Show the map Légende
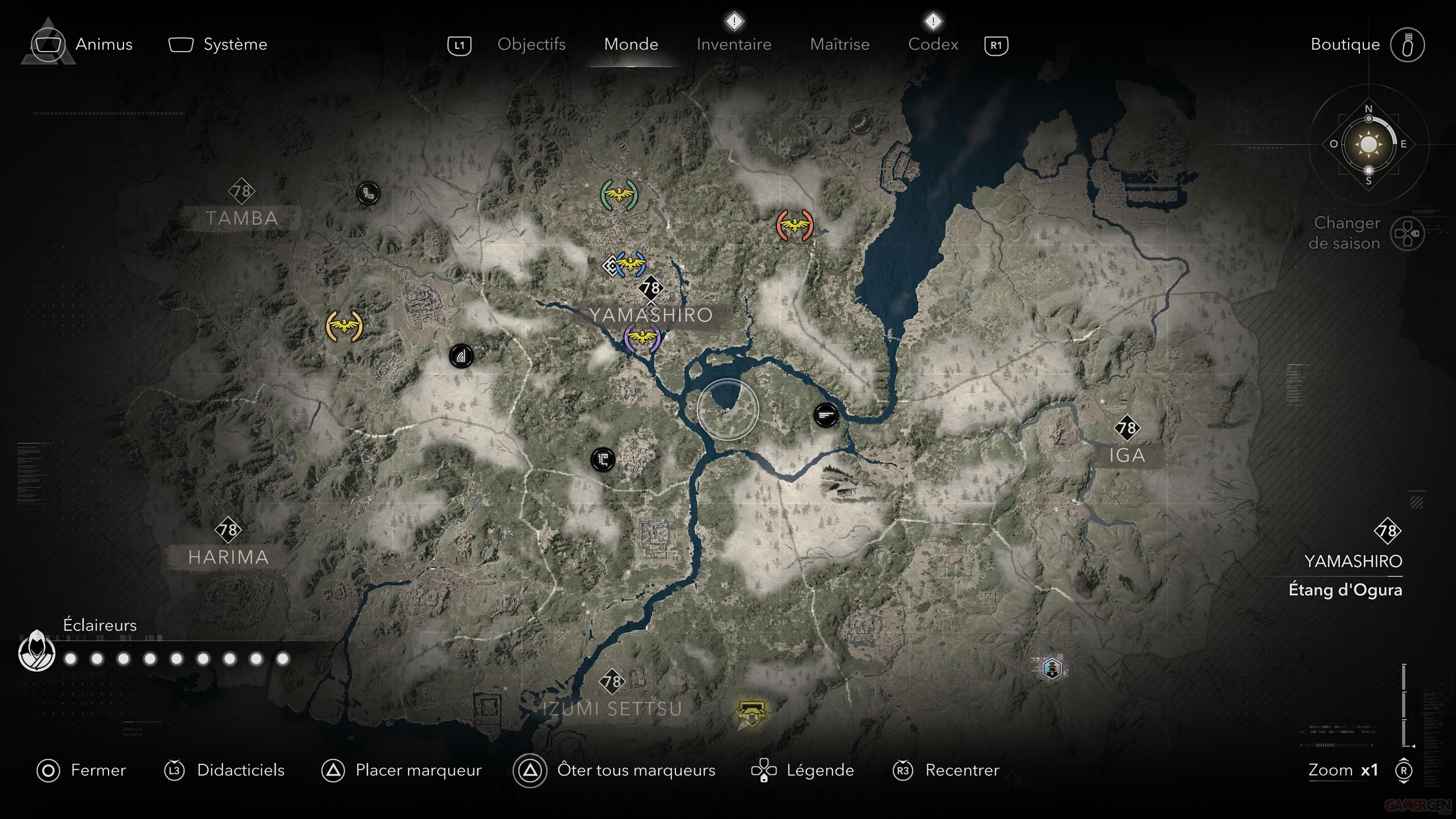 [x=819, y=770]
